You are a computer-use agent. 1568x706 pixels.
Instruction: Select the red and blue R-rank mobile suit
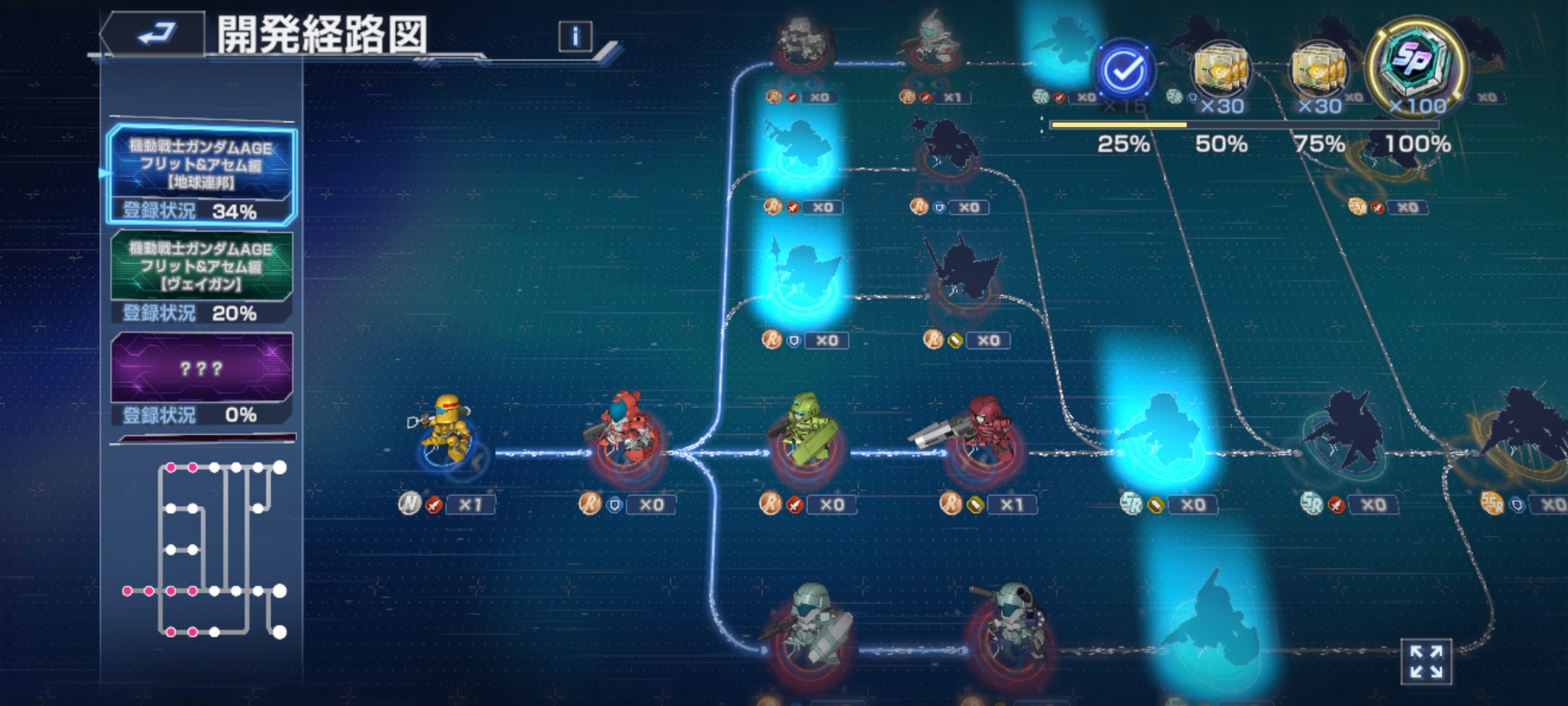point(625,434)
